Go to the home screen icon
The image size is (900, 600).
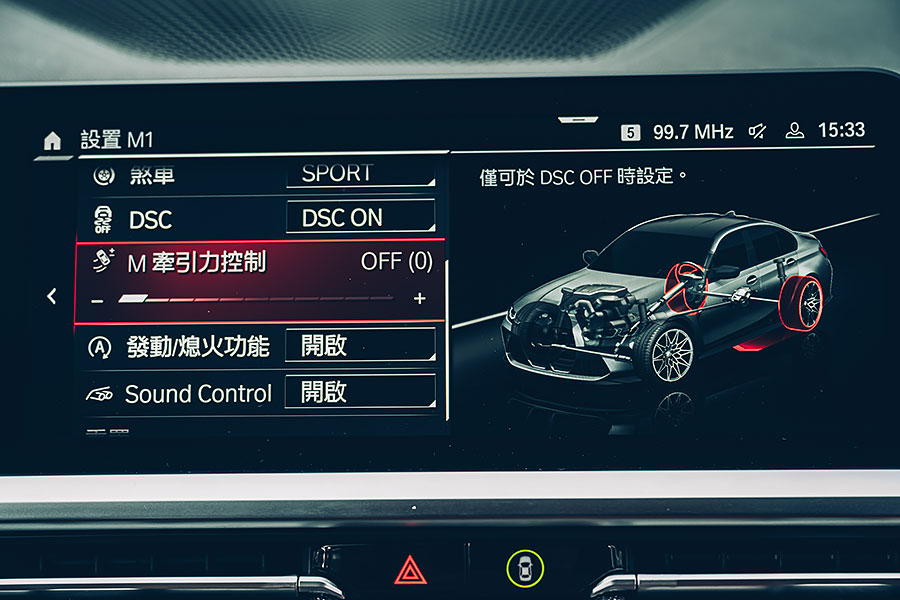coord(53,141)
